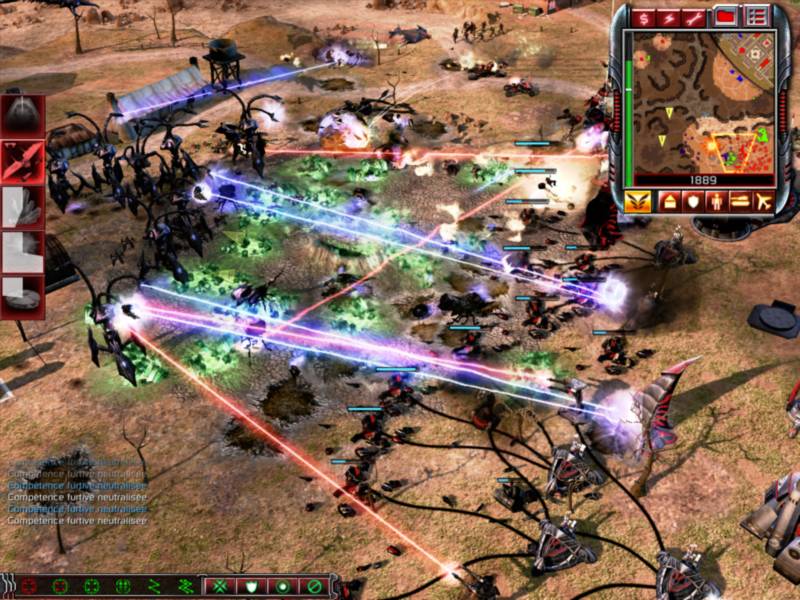Select the green circle-dot hold ground stance
This screenshot has width=800, height=600.
283,586
